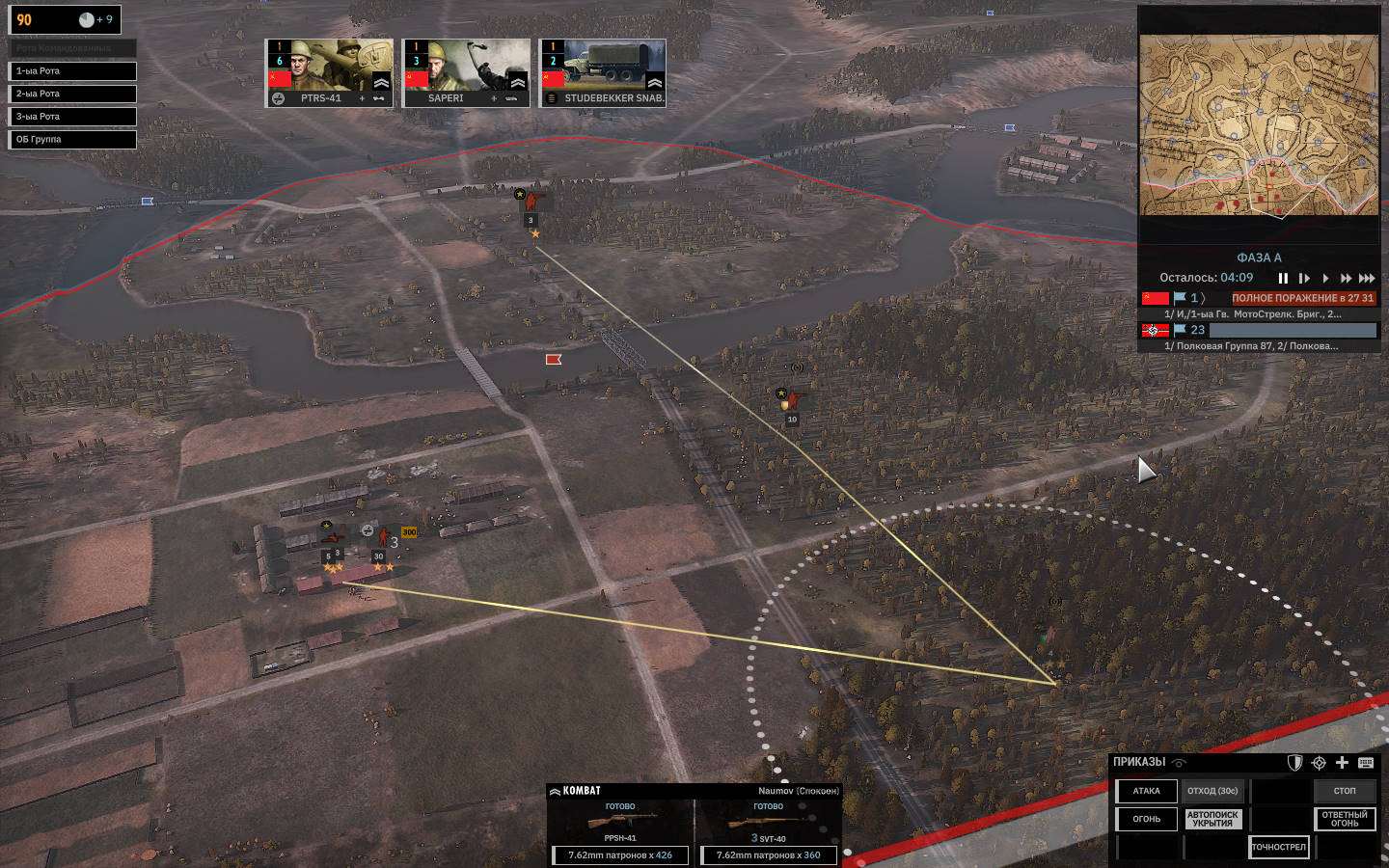Set the triple fast-forward speed
Viewport: 1389px width, 868px height.
tap(1367, 278)
